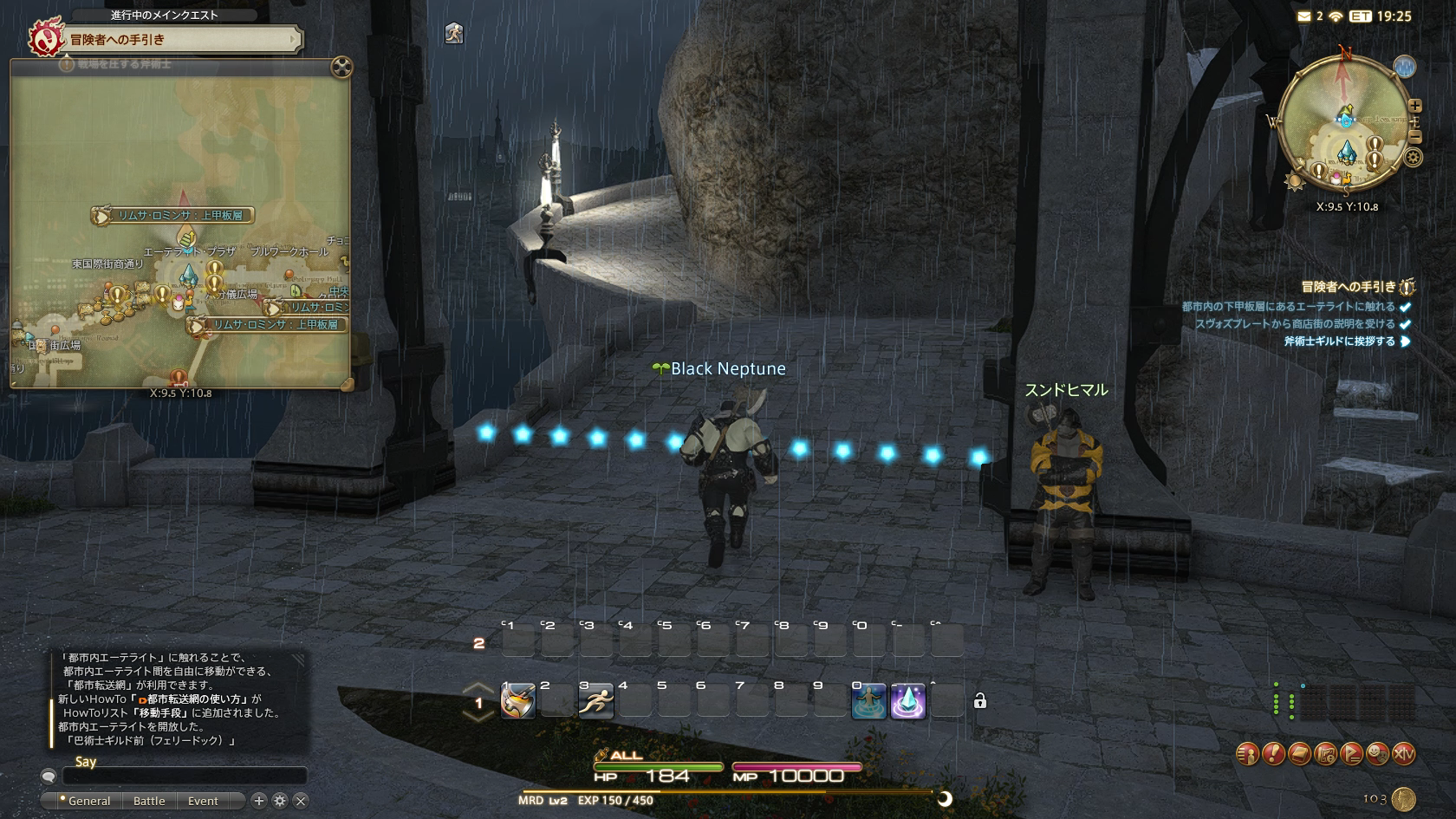This screenshot has width=1456, height=819.
Task: Switch to the Battle chat tab
Action: 149,801
